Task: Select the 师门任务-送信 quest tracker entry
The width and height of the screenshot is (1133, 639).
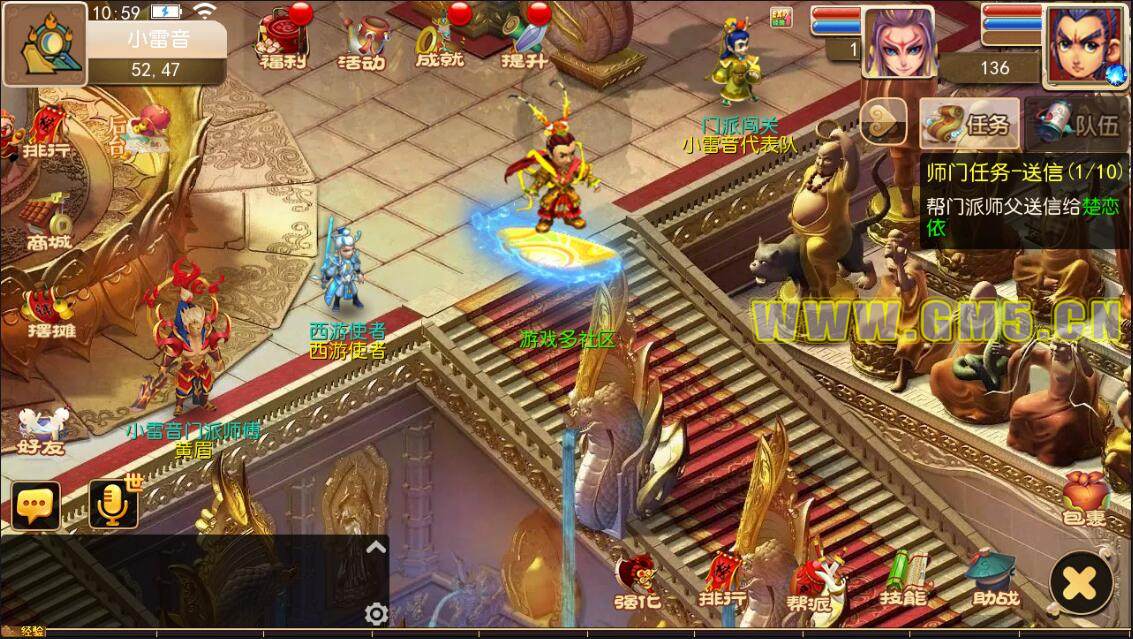Action: pos(1024,200)
